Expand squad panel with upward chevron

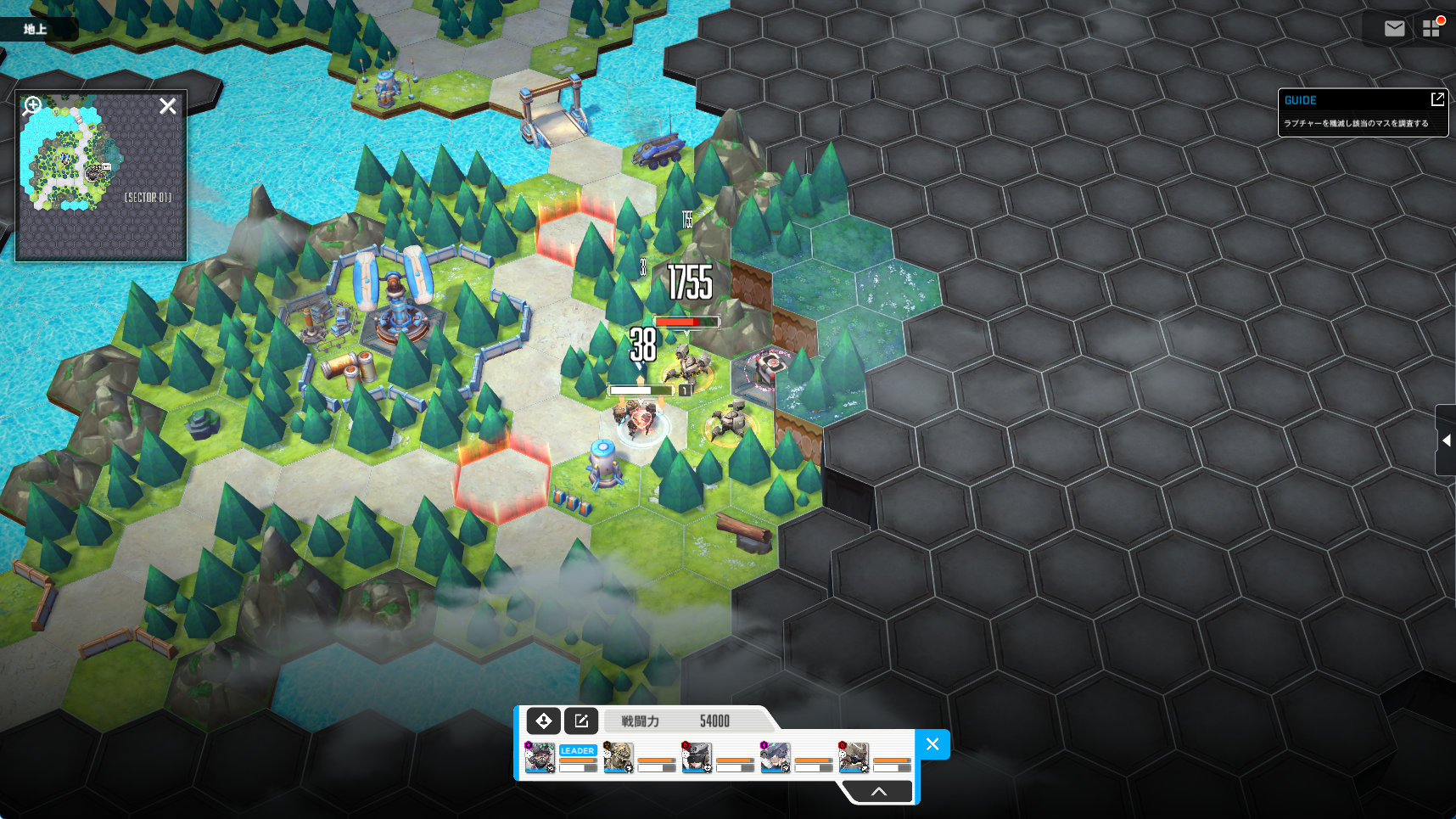point(879,791)
